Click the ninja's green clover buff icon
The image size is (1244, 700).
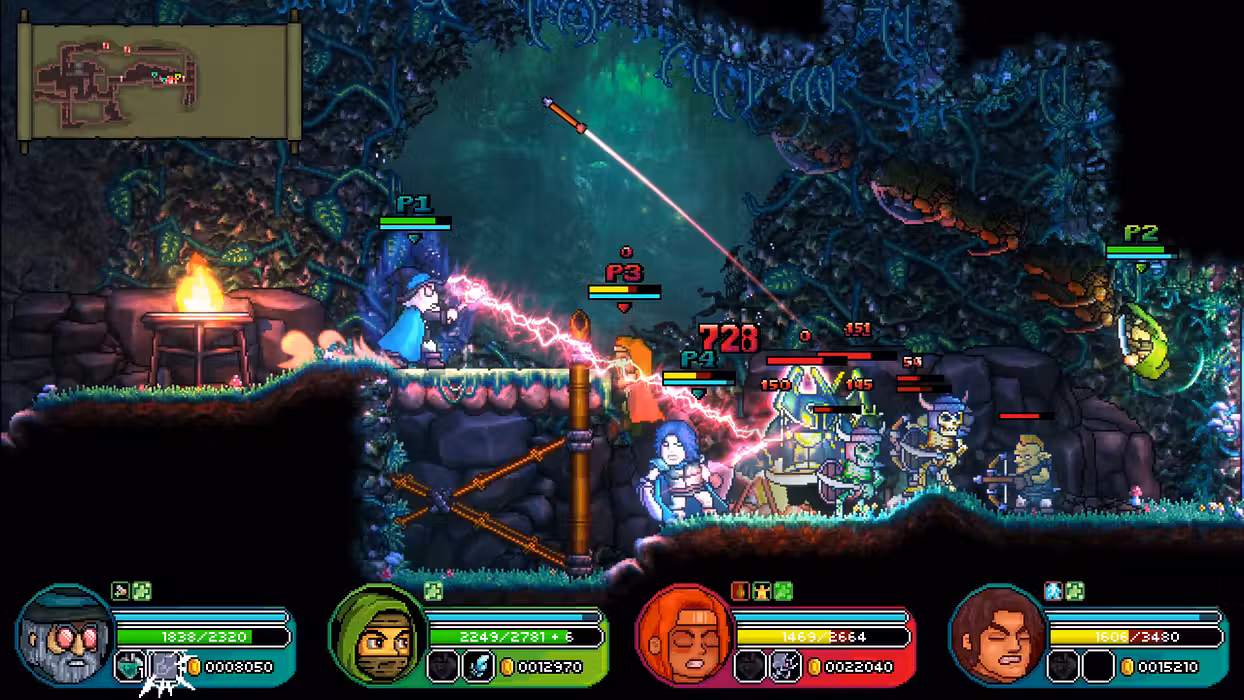pos(433,591)
